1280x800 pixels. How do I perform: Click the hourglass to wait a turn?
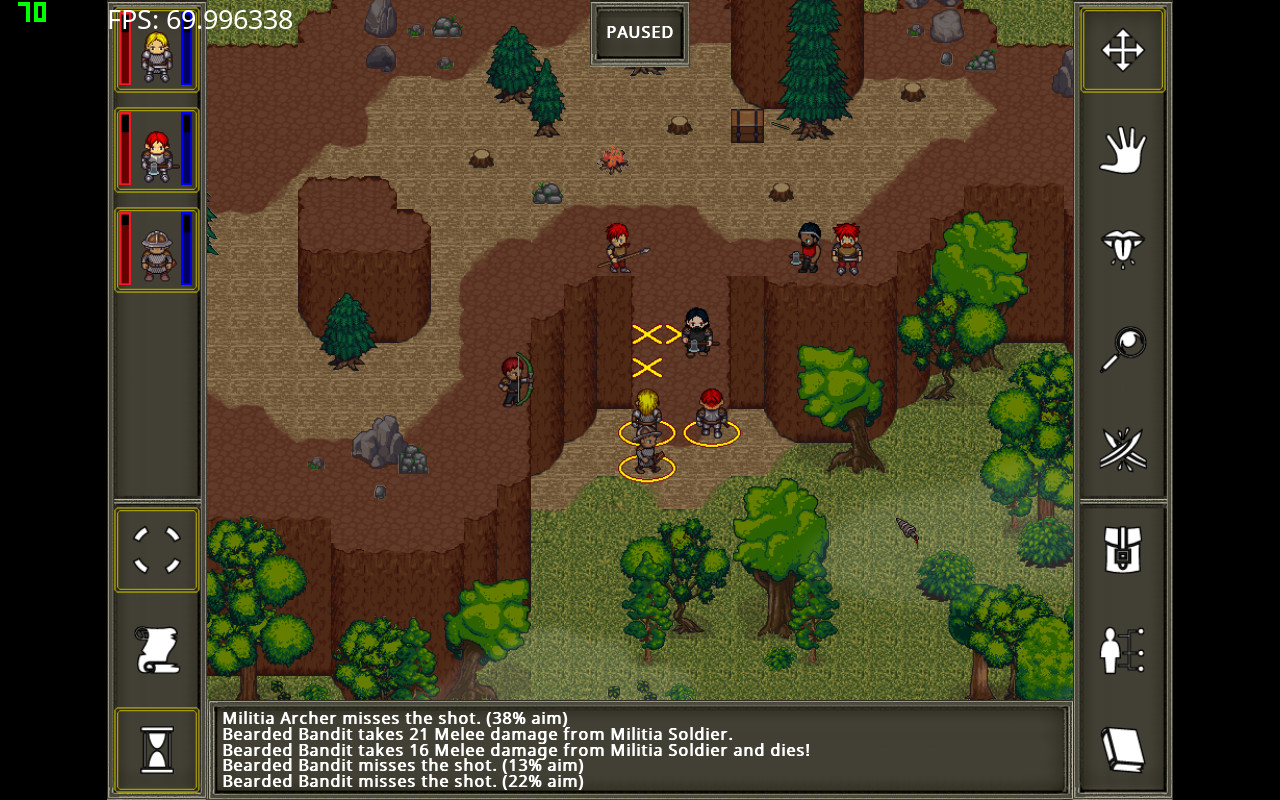point(156,748)
